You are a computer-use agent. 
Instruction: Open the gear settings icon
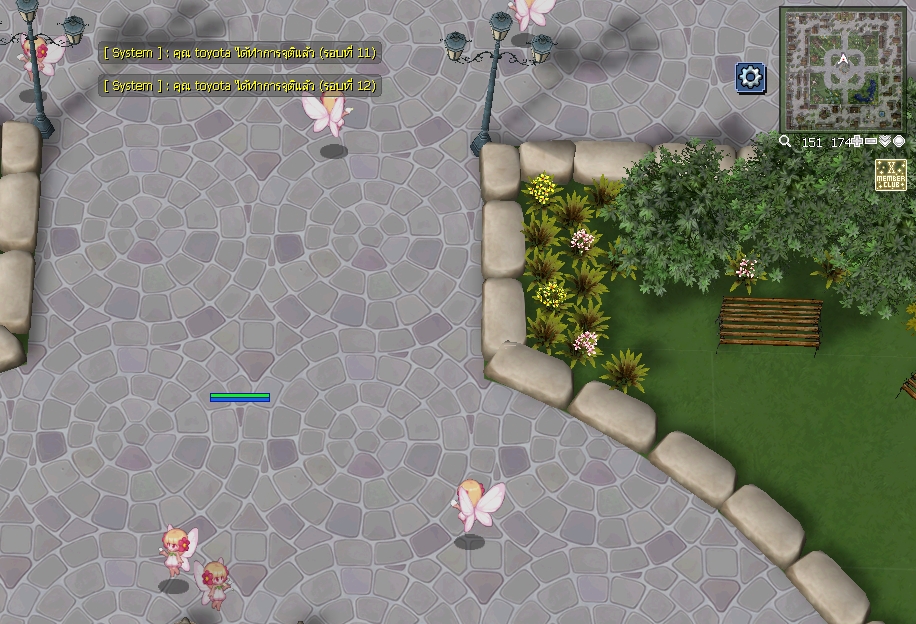(x=751, y=77)
